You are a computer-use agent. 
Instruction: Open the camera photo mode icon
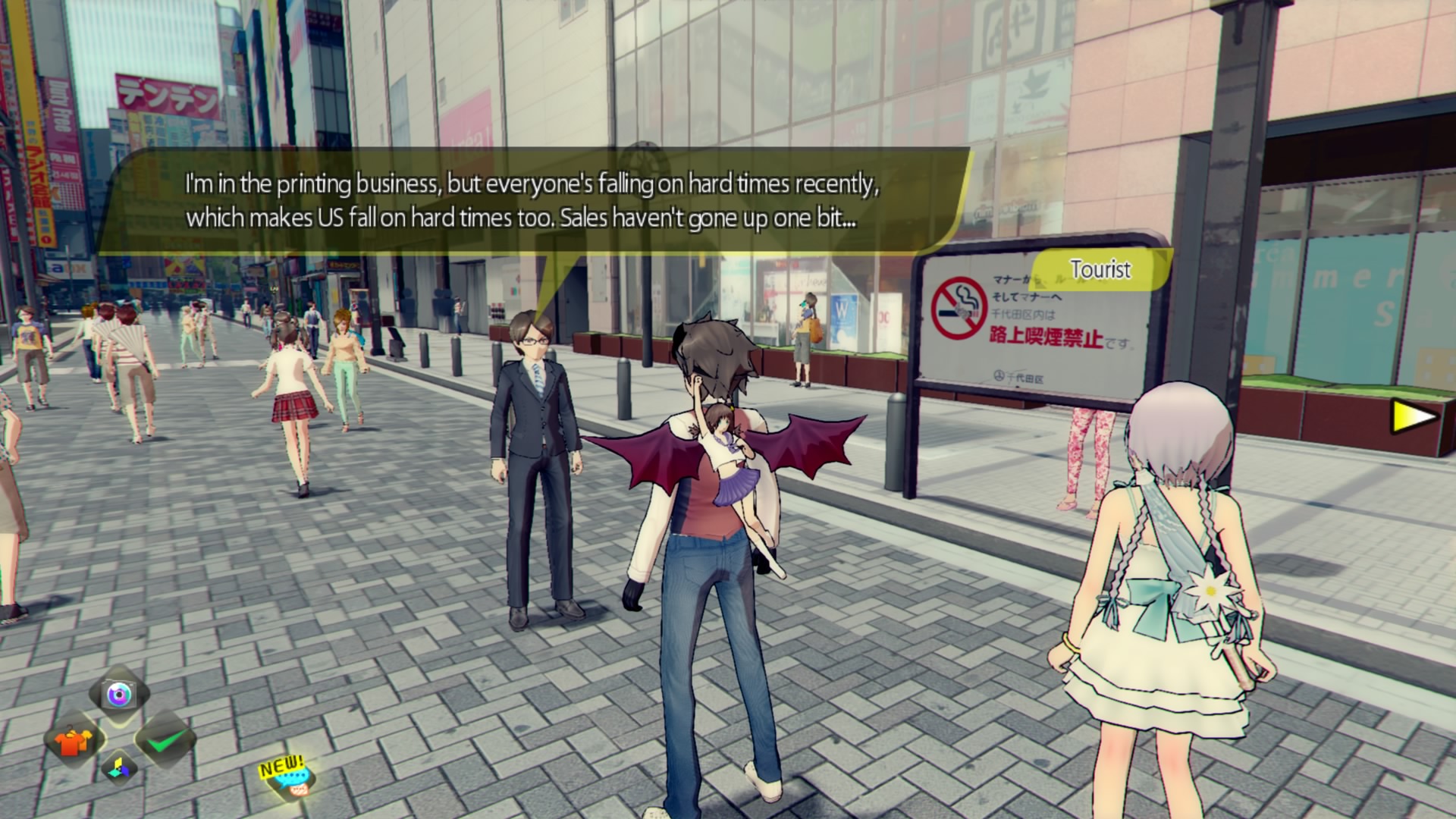(119, 694)
